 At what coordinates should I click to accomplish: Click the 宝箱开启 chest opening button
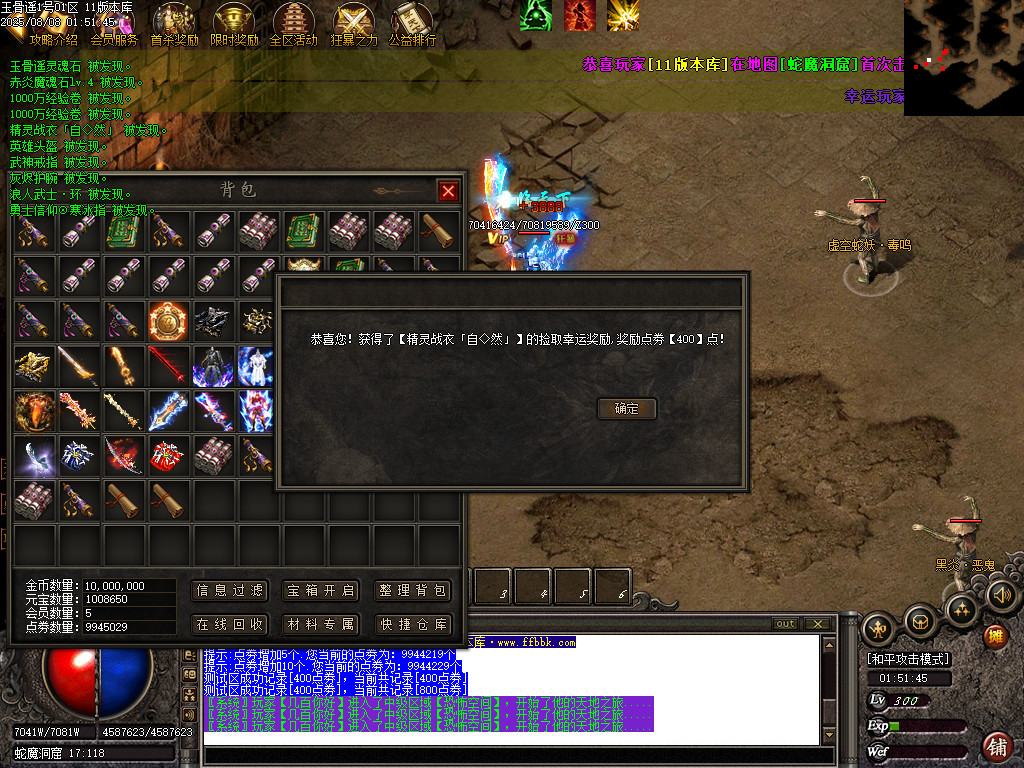(320, 591)
